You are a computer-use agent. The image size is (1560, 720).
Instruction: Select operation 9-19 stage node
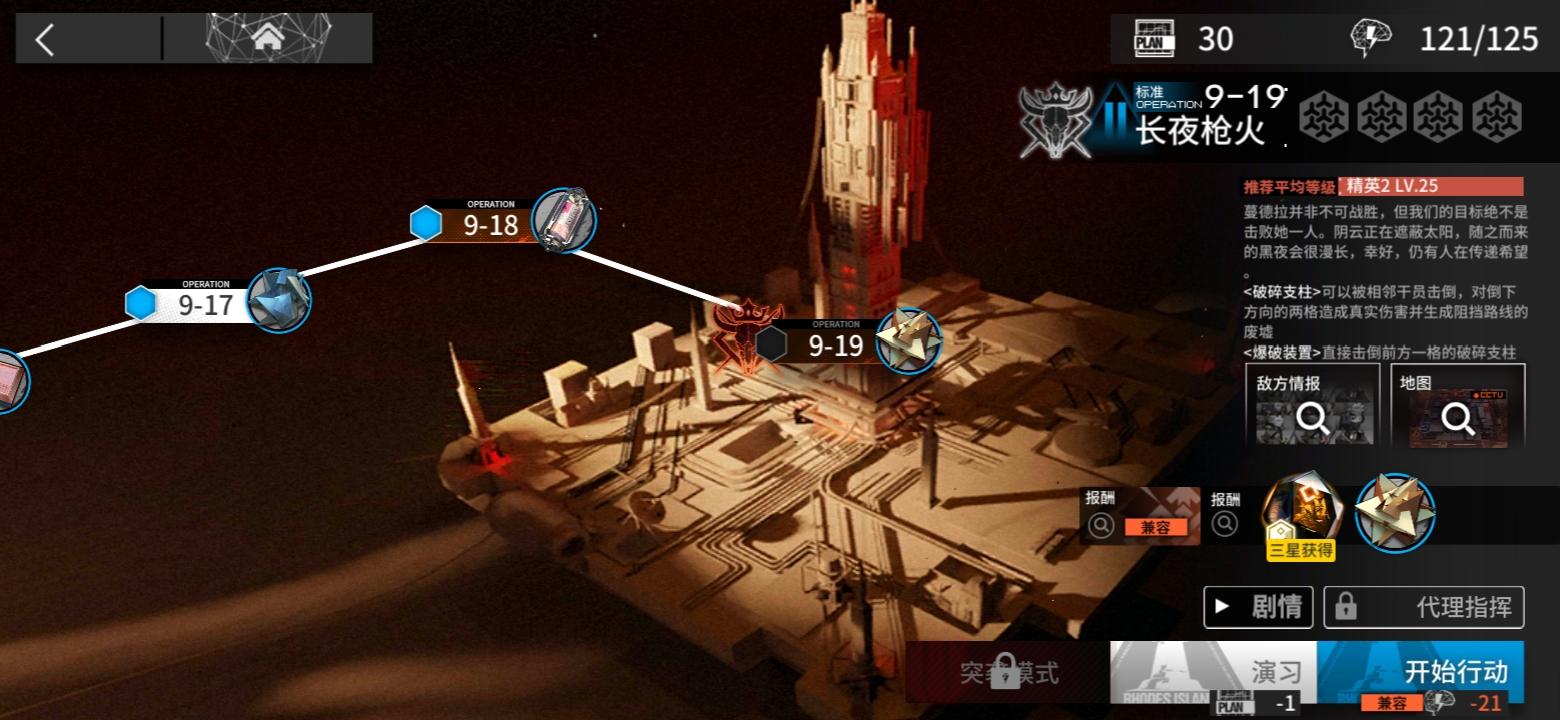[x=835, y=345]
